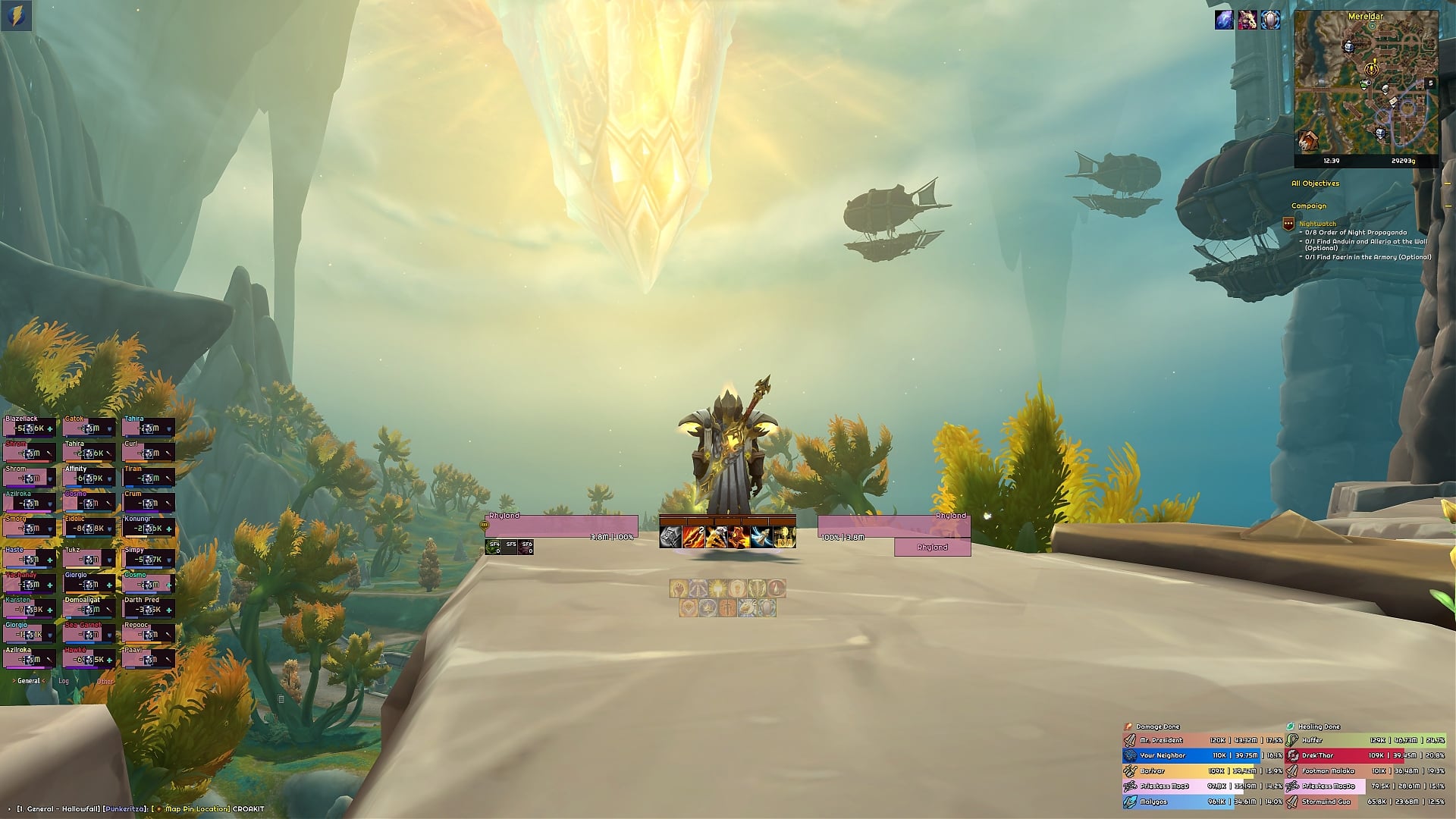
Task: Switch to the Log chat tab
Action: 63,681
